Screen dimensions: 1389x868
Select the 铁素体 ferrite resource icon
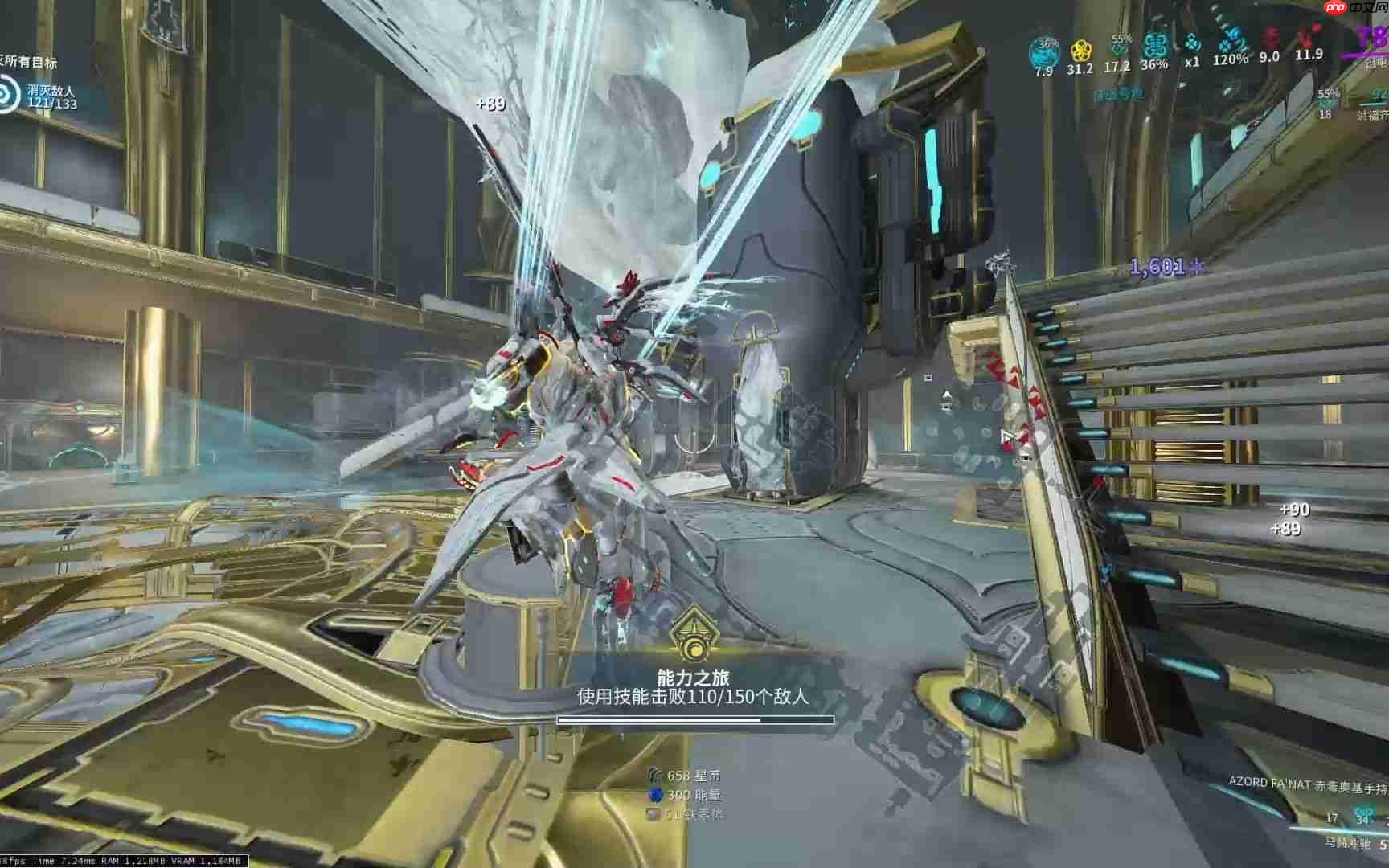pyautogui.click(x=653, y=814)
